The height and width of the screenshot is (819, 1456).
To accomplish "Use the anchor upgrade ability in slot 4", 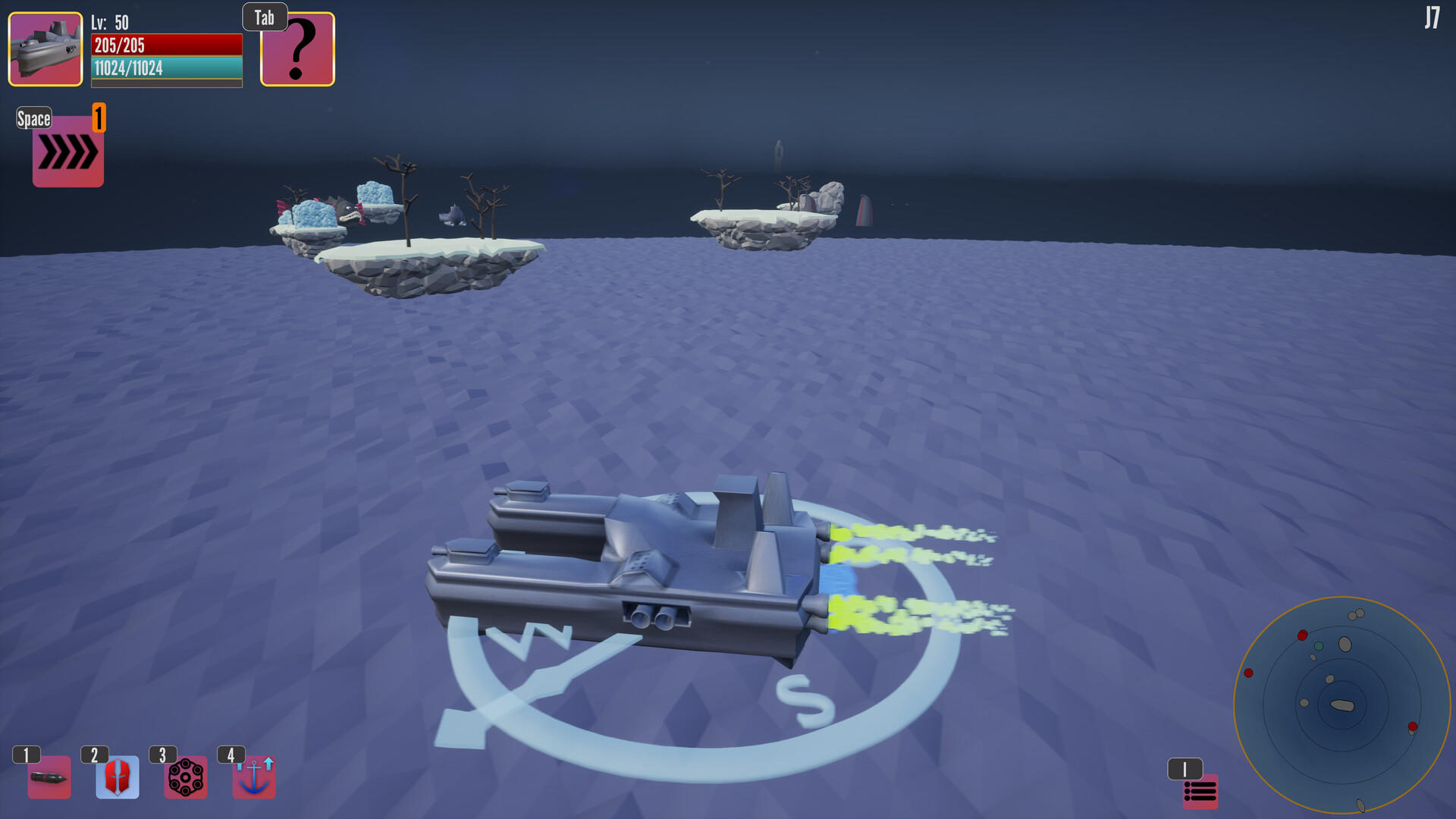I will tap(254, 777).
